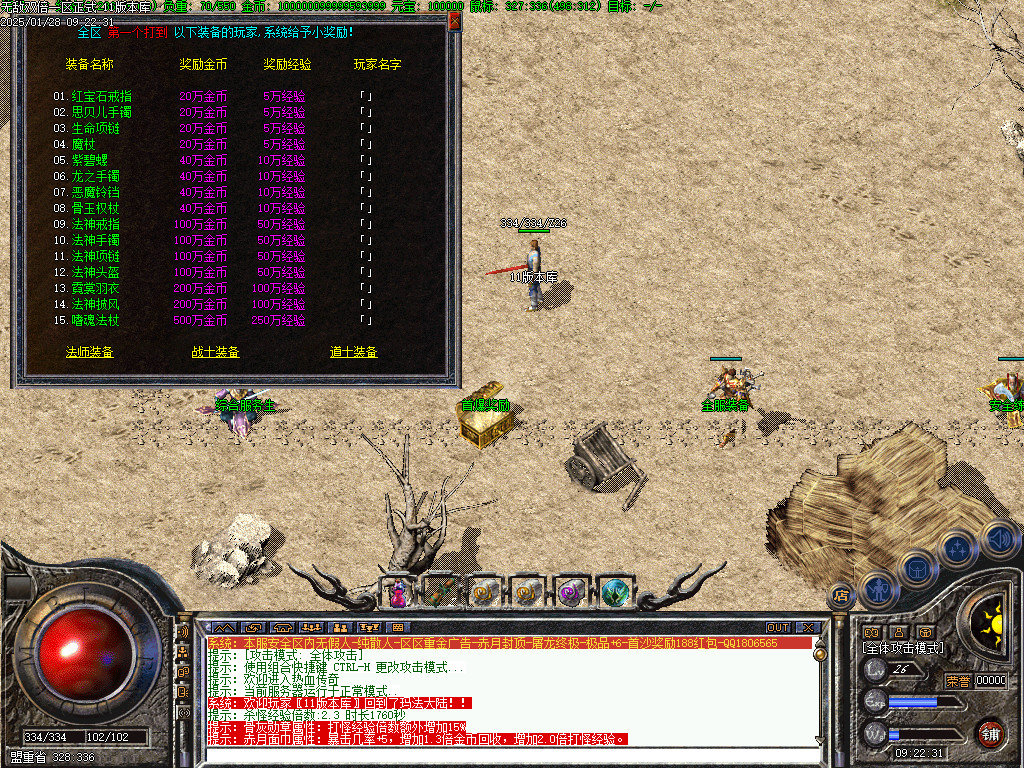1024x768 pixels.
Task: Toggle the sound speaker button
Action: point(997,536)
